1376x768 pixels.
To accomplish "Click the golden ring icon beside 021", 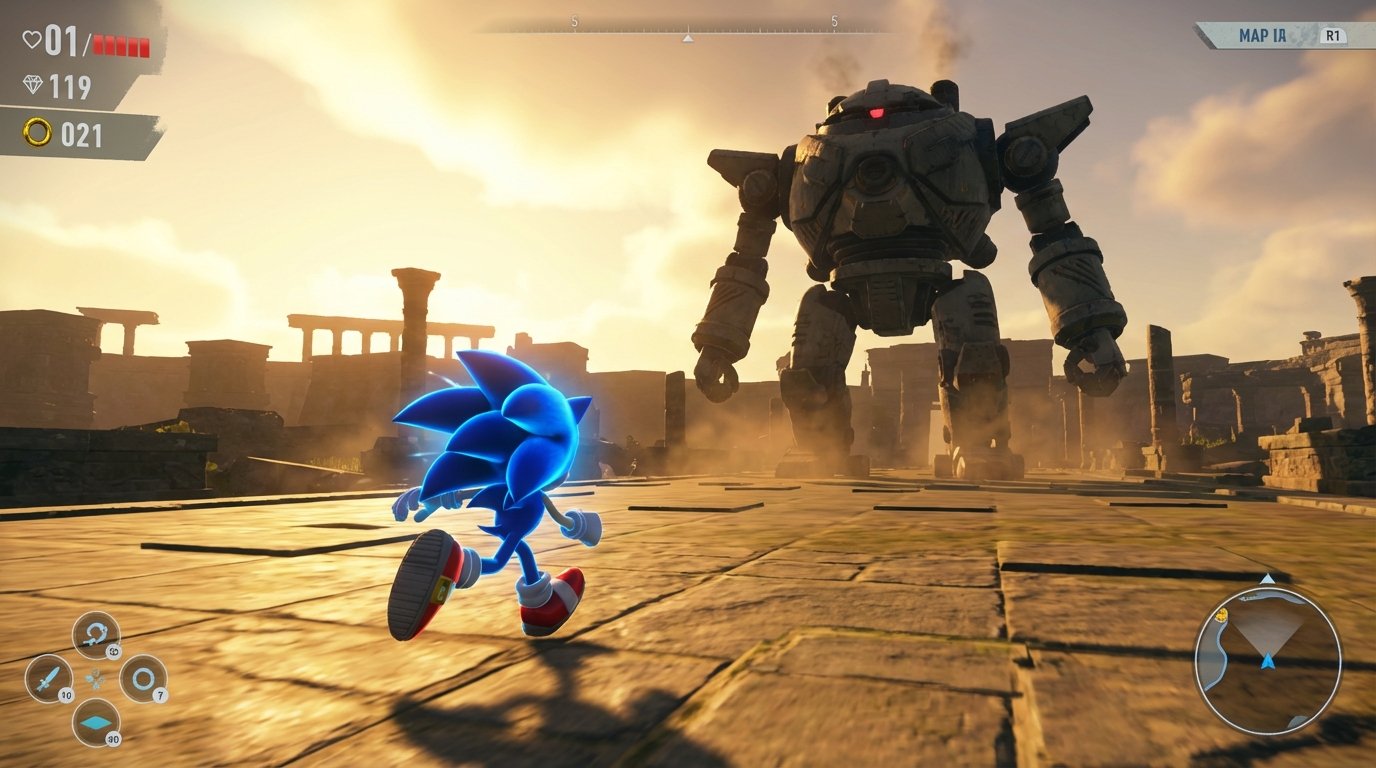I will point(36,129).
